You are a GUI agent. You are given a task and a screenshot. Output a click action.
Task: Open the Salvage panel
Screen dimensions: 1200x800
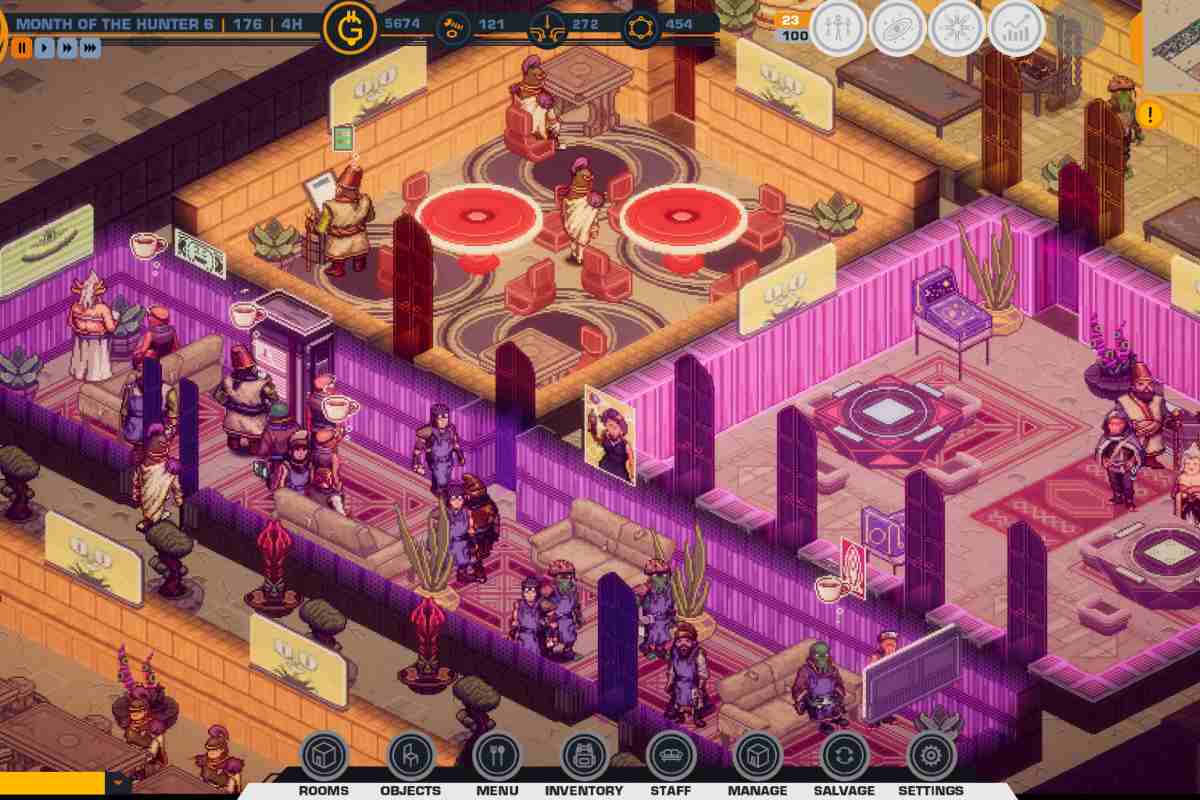pyautogui.click(x=844, y=757)
